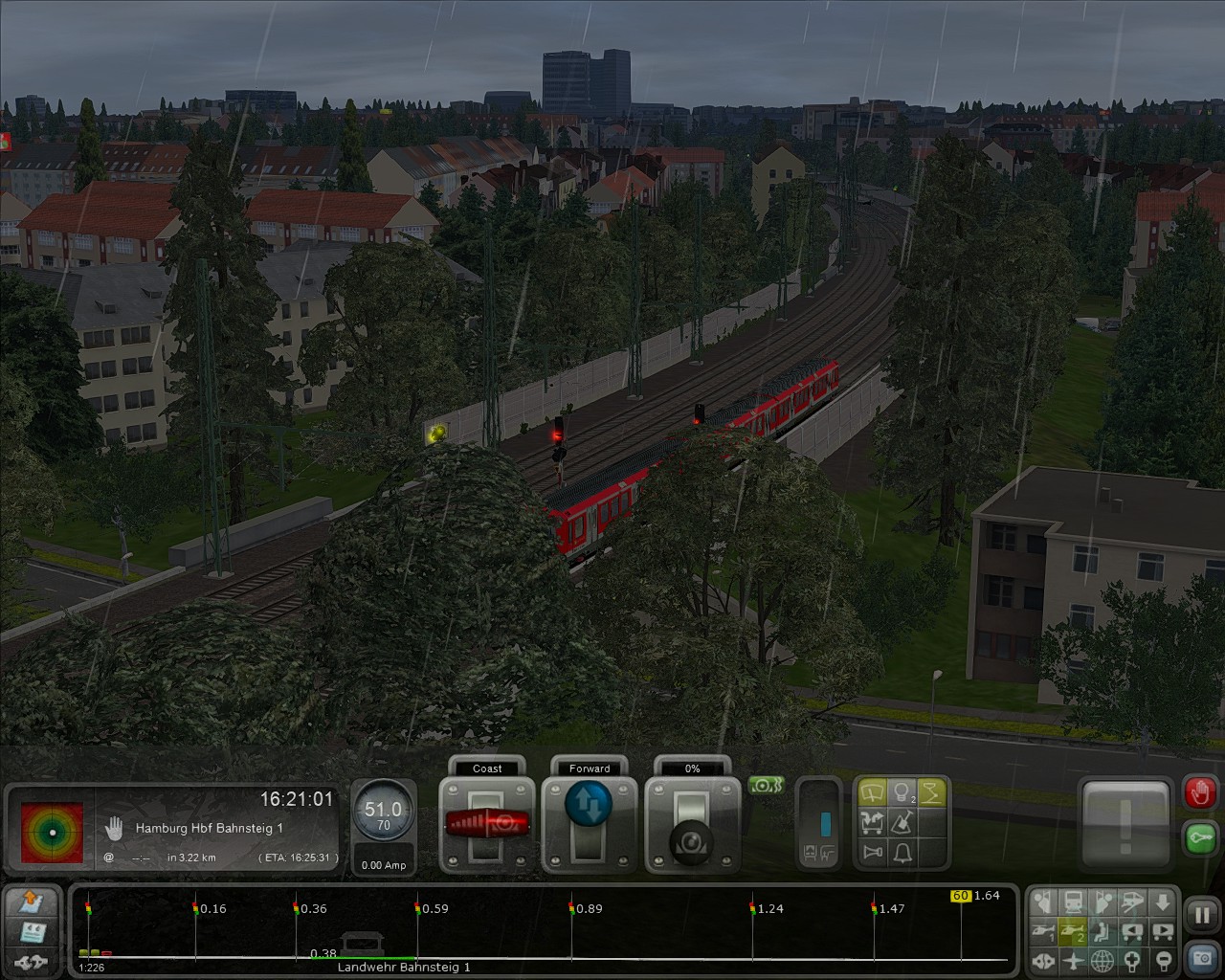Pause the simulation
The image size is (1225, 980).
click(x=1201, y=914)
